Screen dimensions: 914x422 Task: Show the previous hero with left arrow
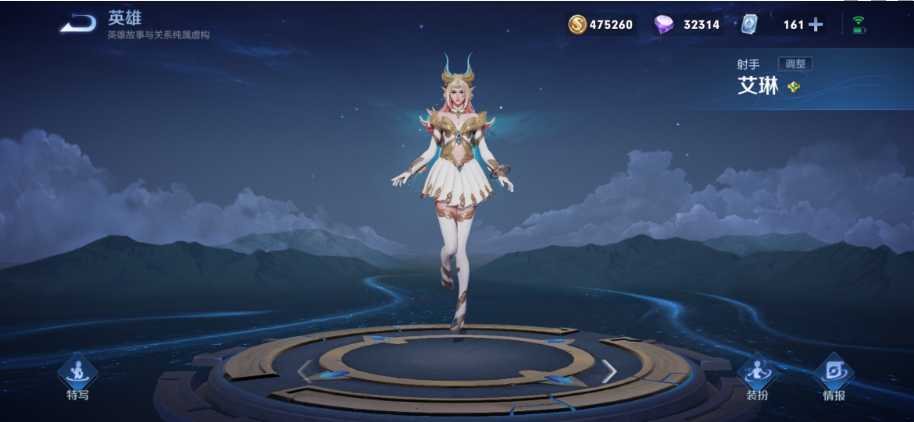(x=305, y=371)
